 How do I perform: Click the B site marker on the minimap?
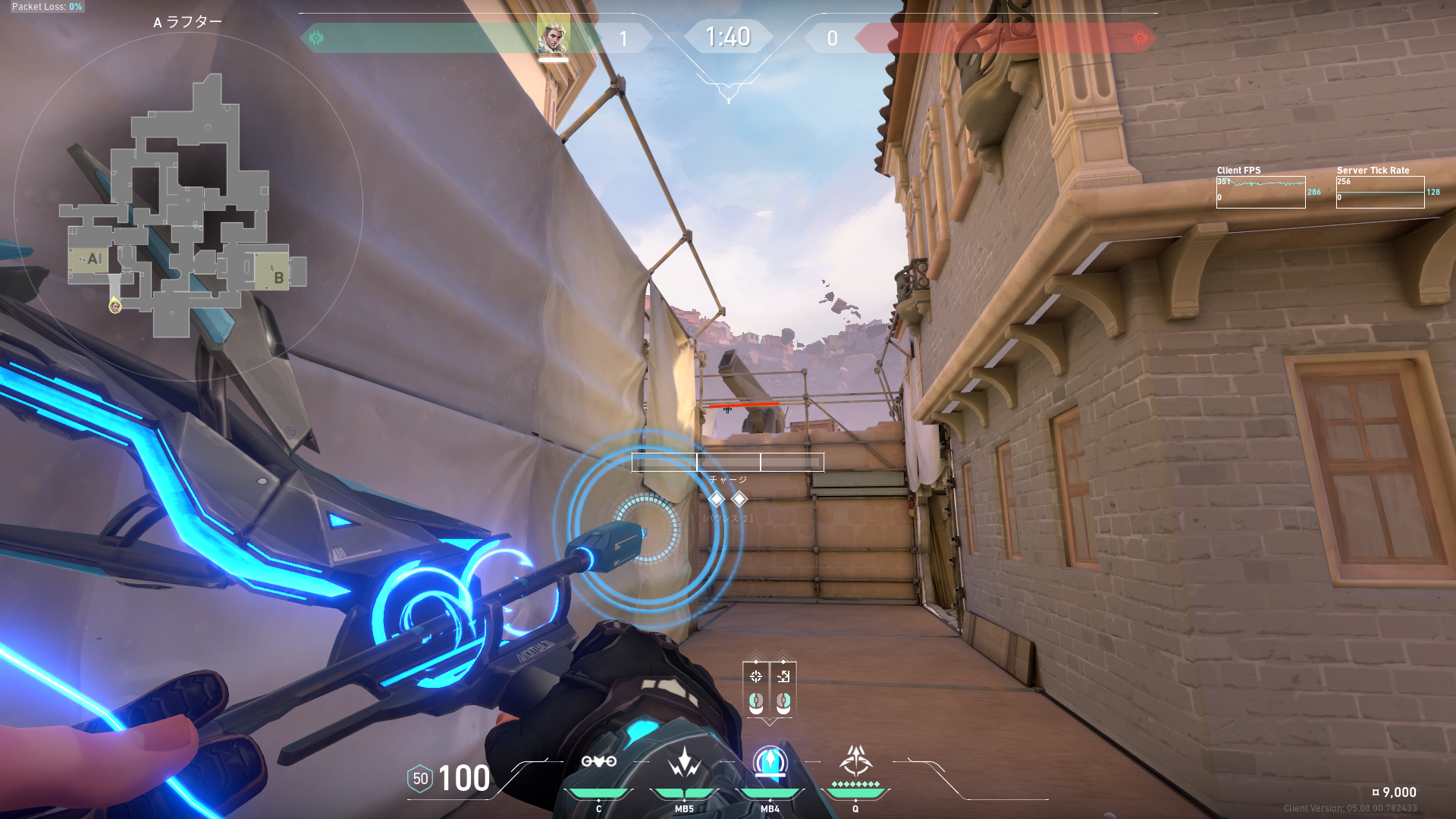[278, 278]
